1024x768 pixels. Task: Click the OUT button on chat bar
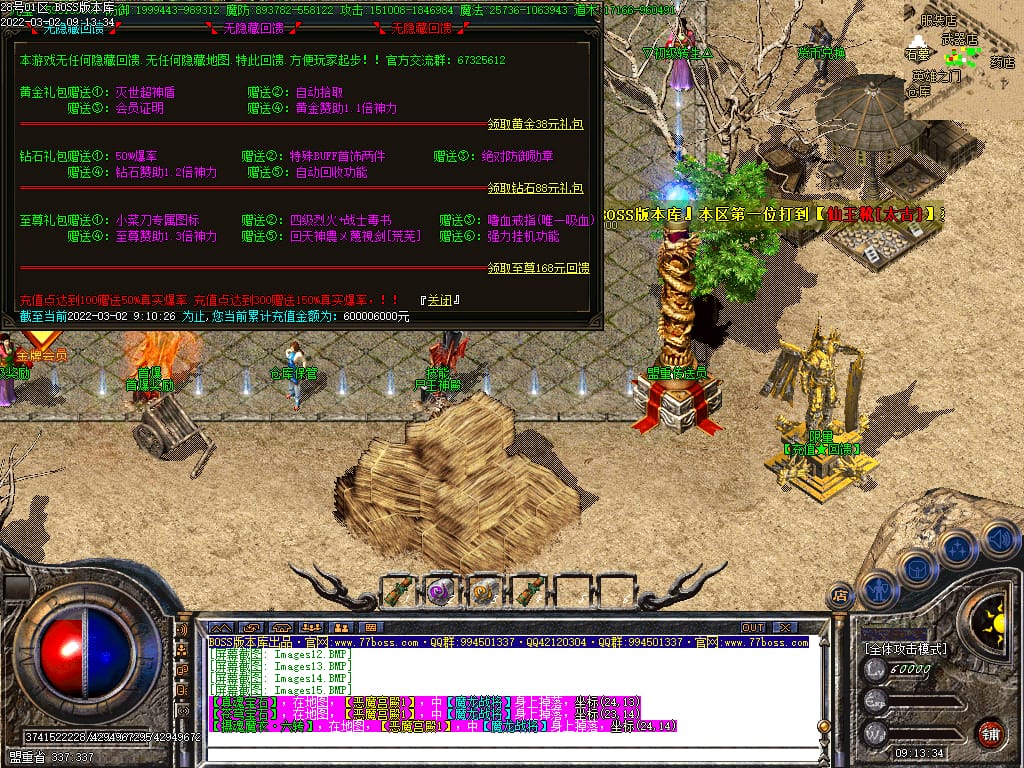pos(753,628)
